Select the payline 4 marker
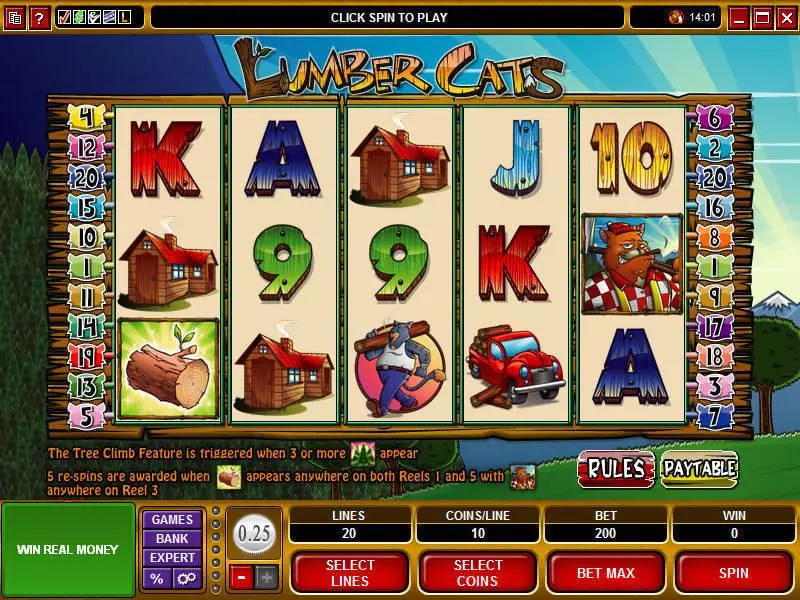This screenshot has height=600, width=800. pyautogui.click(x=86, y=117)
